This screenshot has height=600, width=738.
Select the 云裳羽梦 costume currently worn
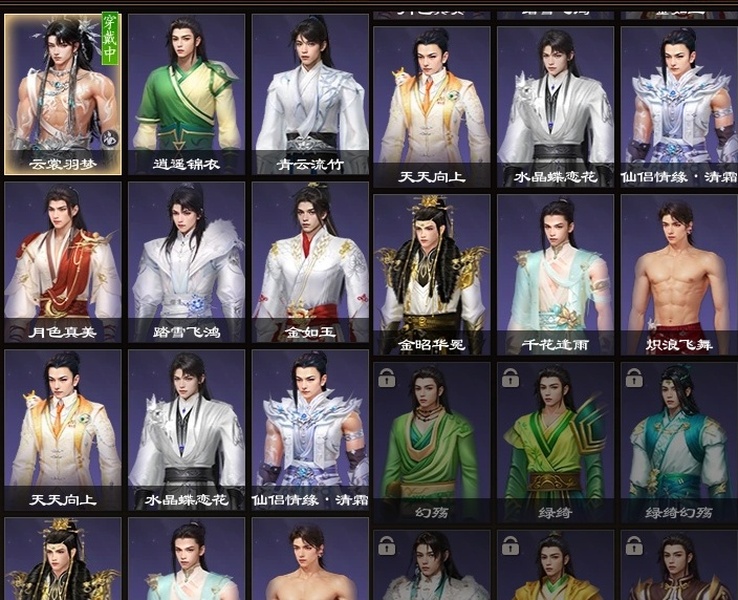pos(63,94)
